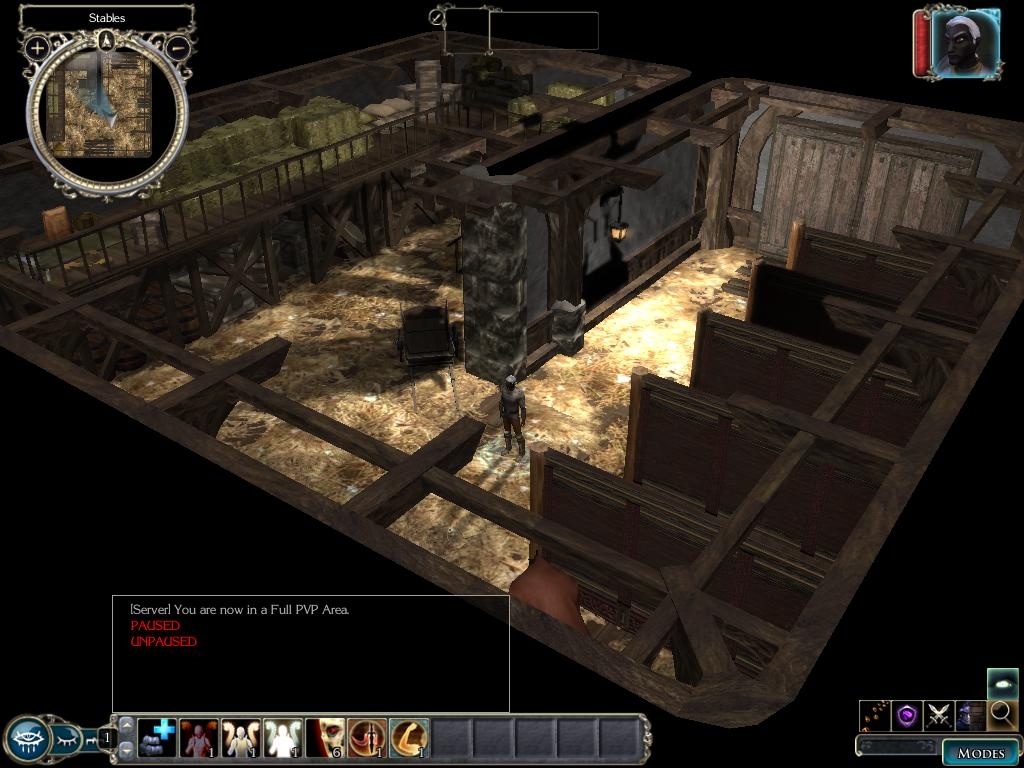Screen dimensions: 1024x768
Task: Activate the magnifying glass search mode
Action: pos(1002,715)
